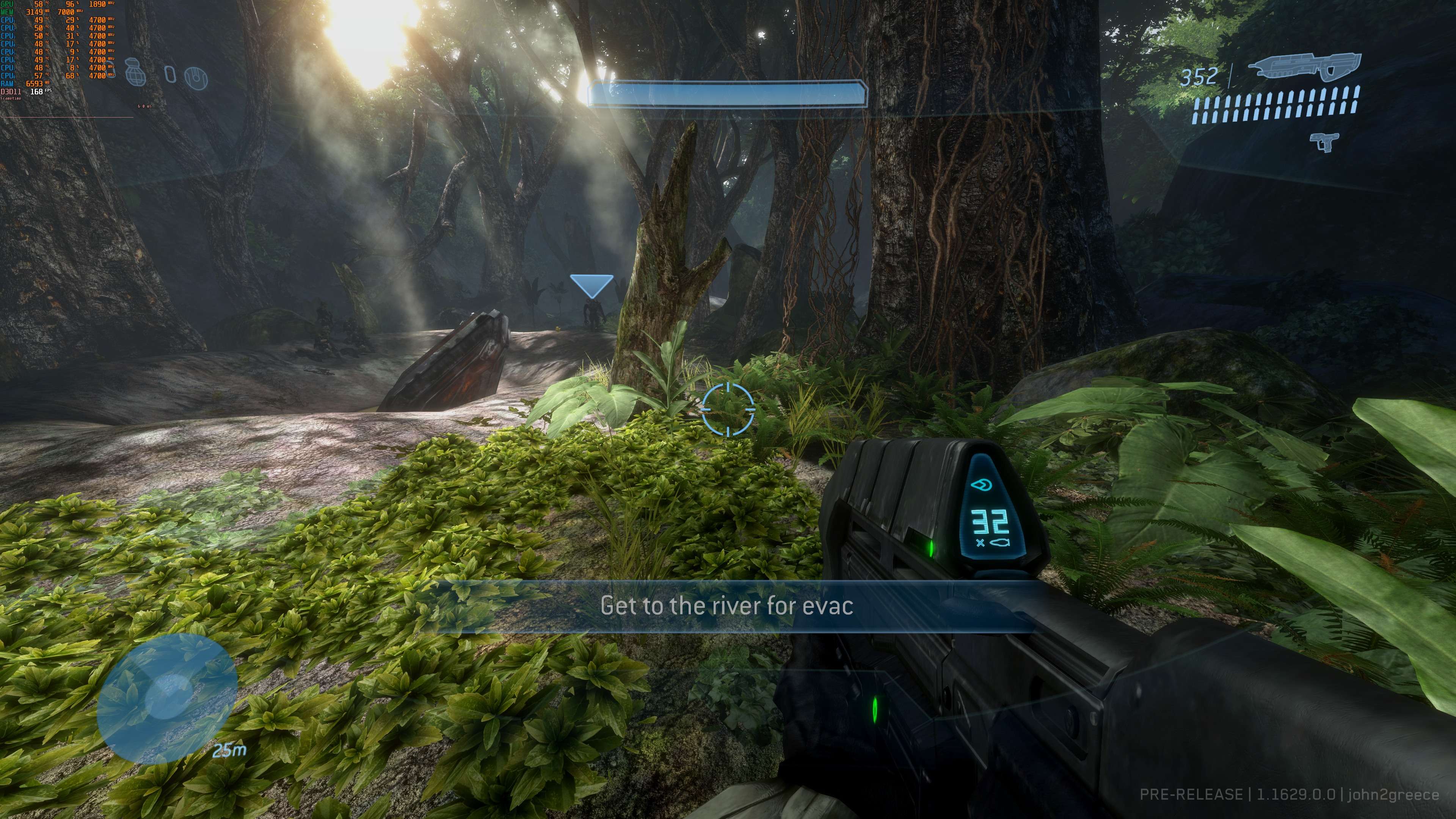
Task: Click the circular motion tracker radar
Action: (x=167, y=699)
